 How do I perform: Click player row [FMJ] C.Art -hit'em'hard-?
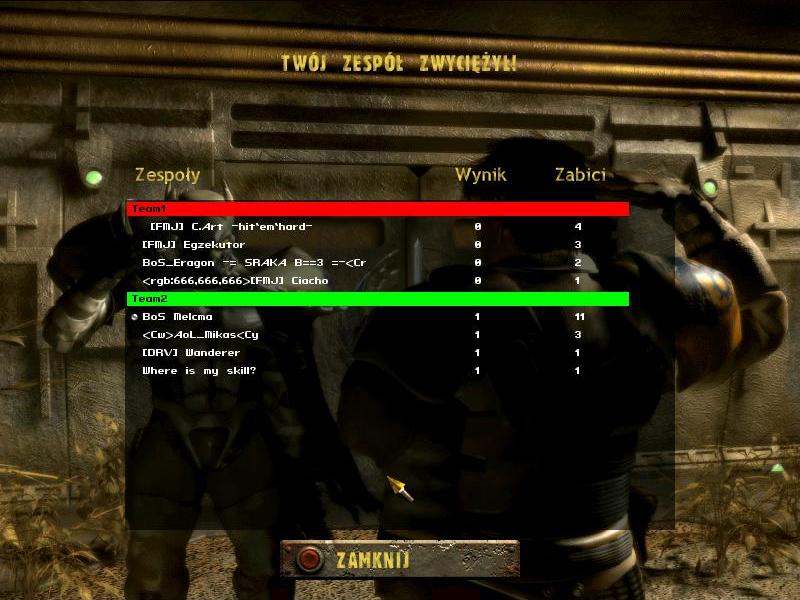231,227
